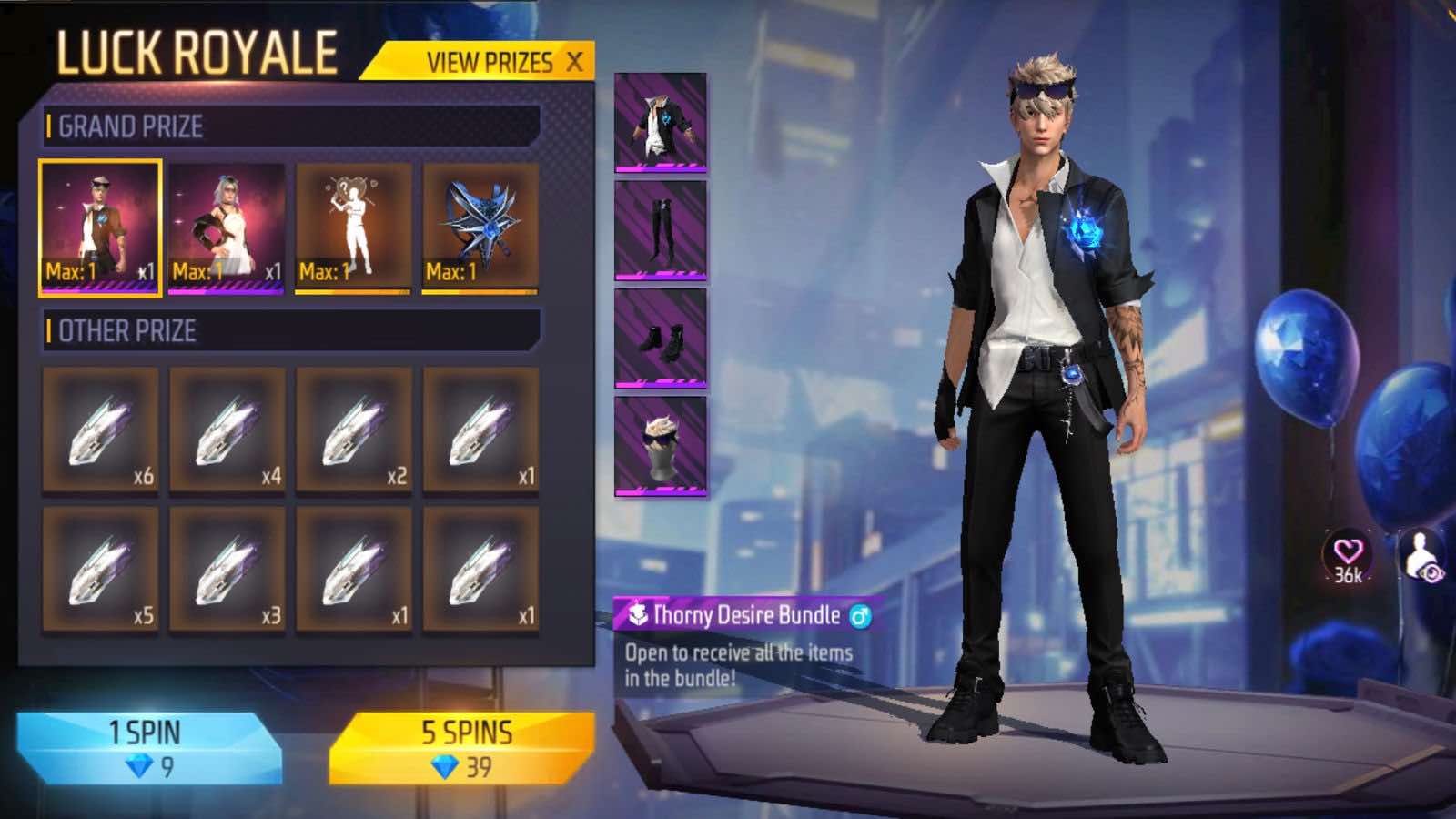The image size is (1456, 819).
Task: Select the blue weapon skin grand prize
Action: point(477,223)
